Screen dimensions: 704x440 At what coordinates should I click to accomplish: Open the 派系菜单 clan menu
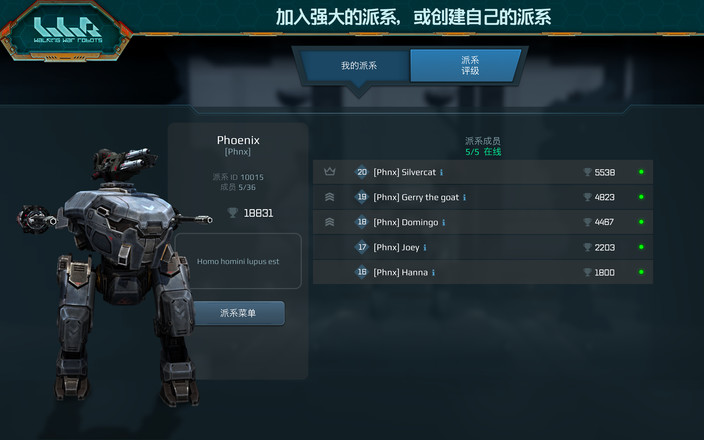tap(238, 313)
